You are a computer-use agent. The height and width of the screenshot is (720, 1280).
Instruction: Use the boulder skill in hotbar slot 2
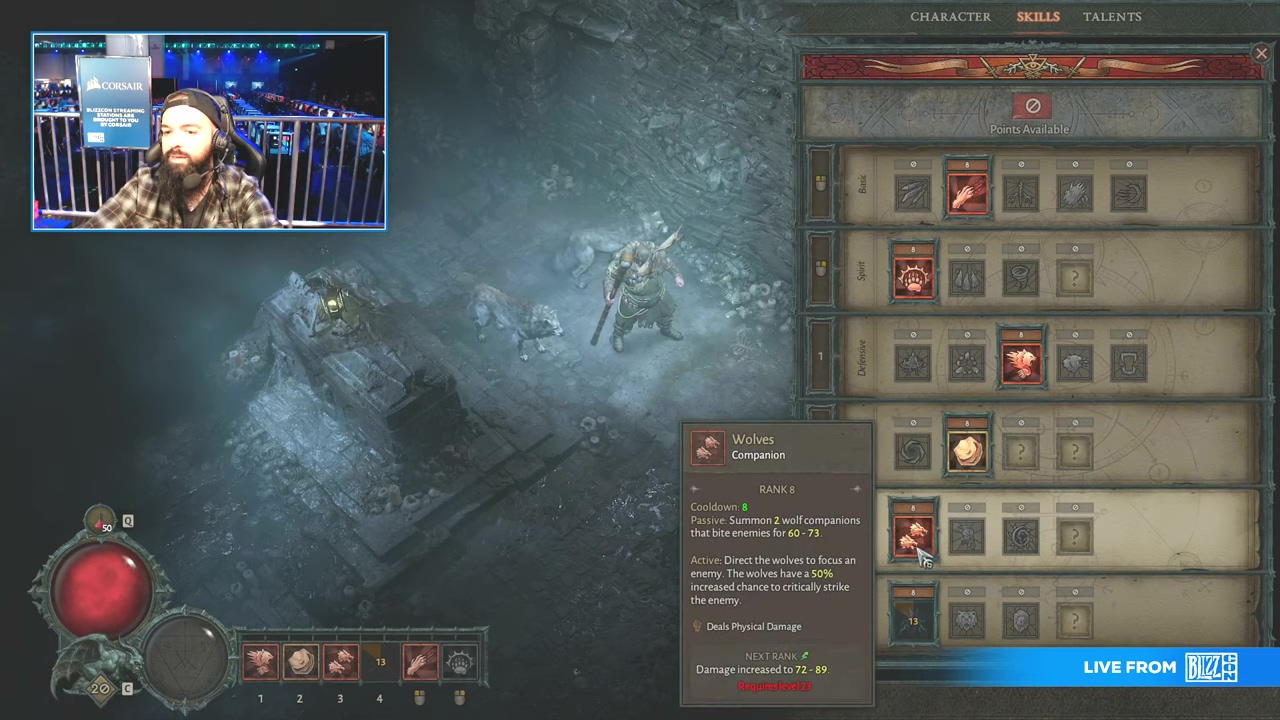(300, 662)
